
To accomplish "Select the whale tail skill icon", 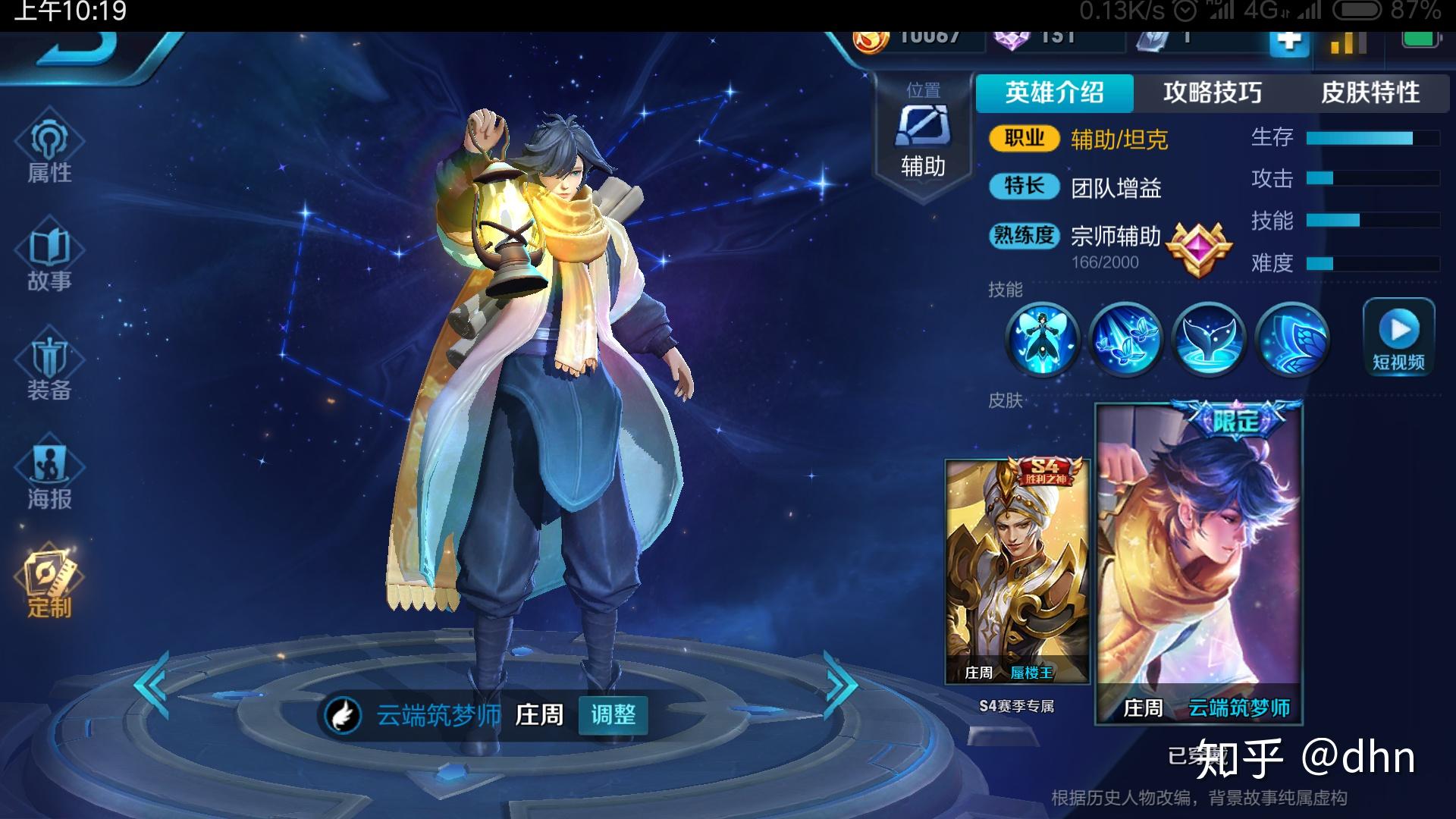I will 1208,340.
